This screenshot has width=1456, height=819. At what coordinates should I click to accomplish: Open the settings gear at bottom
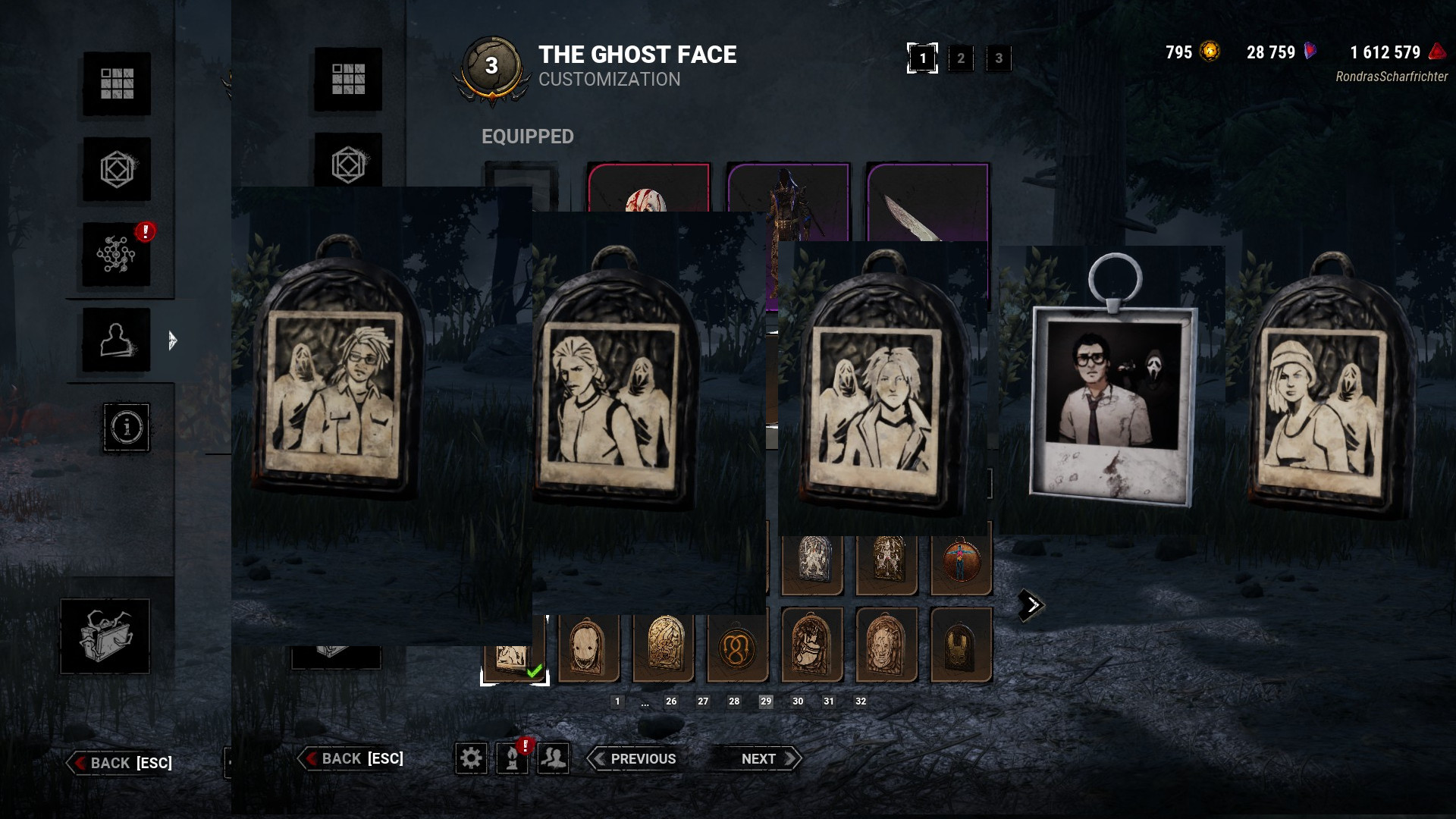pyautogui.click(x=471, y=758)
